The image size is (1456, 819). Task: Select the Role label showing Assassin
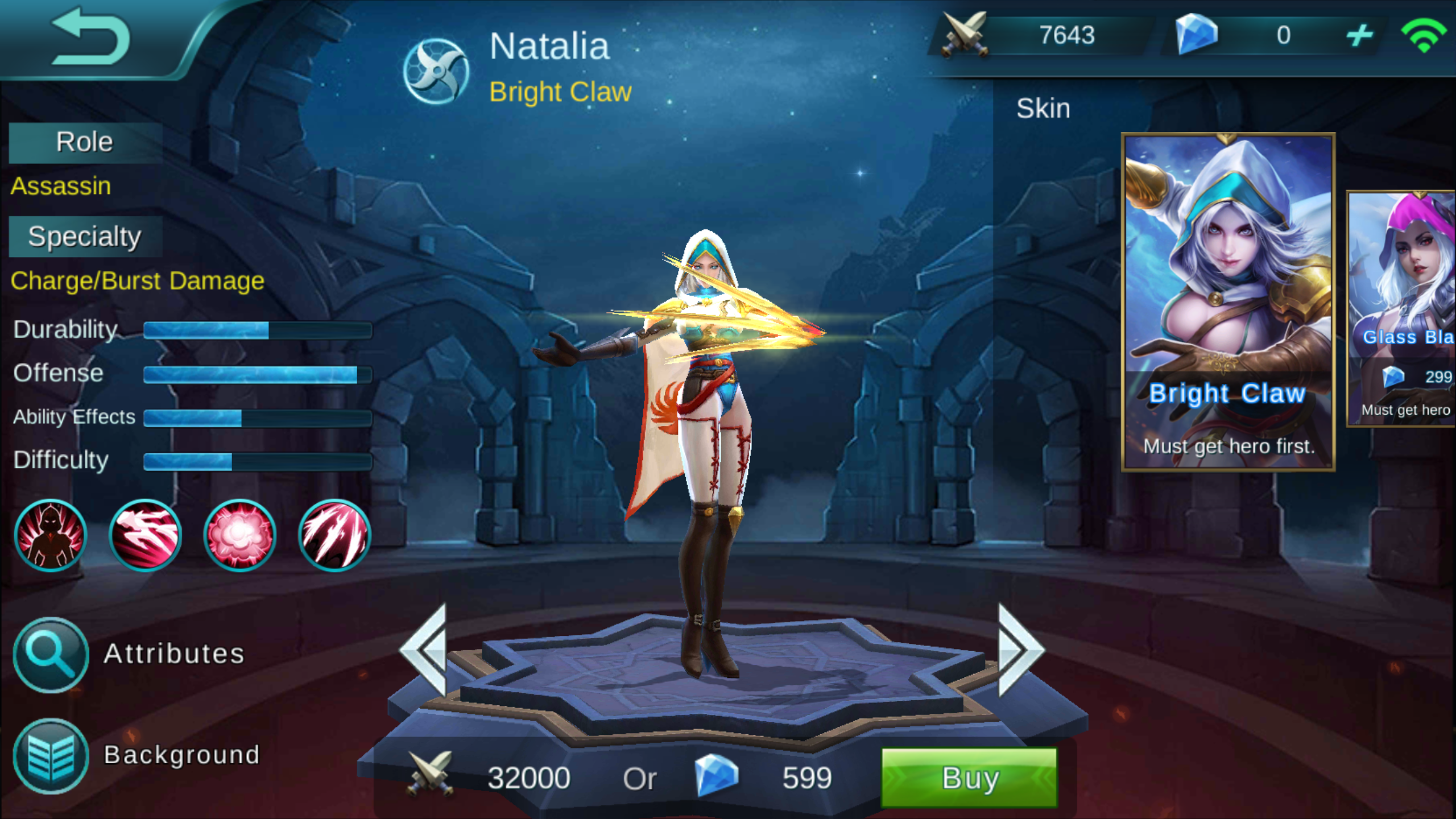coord(84,141)
